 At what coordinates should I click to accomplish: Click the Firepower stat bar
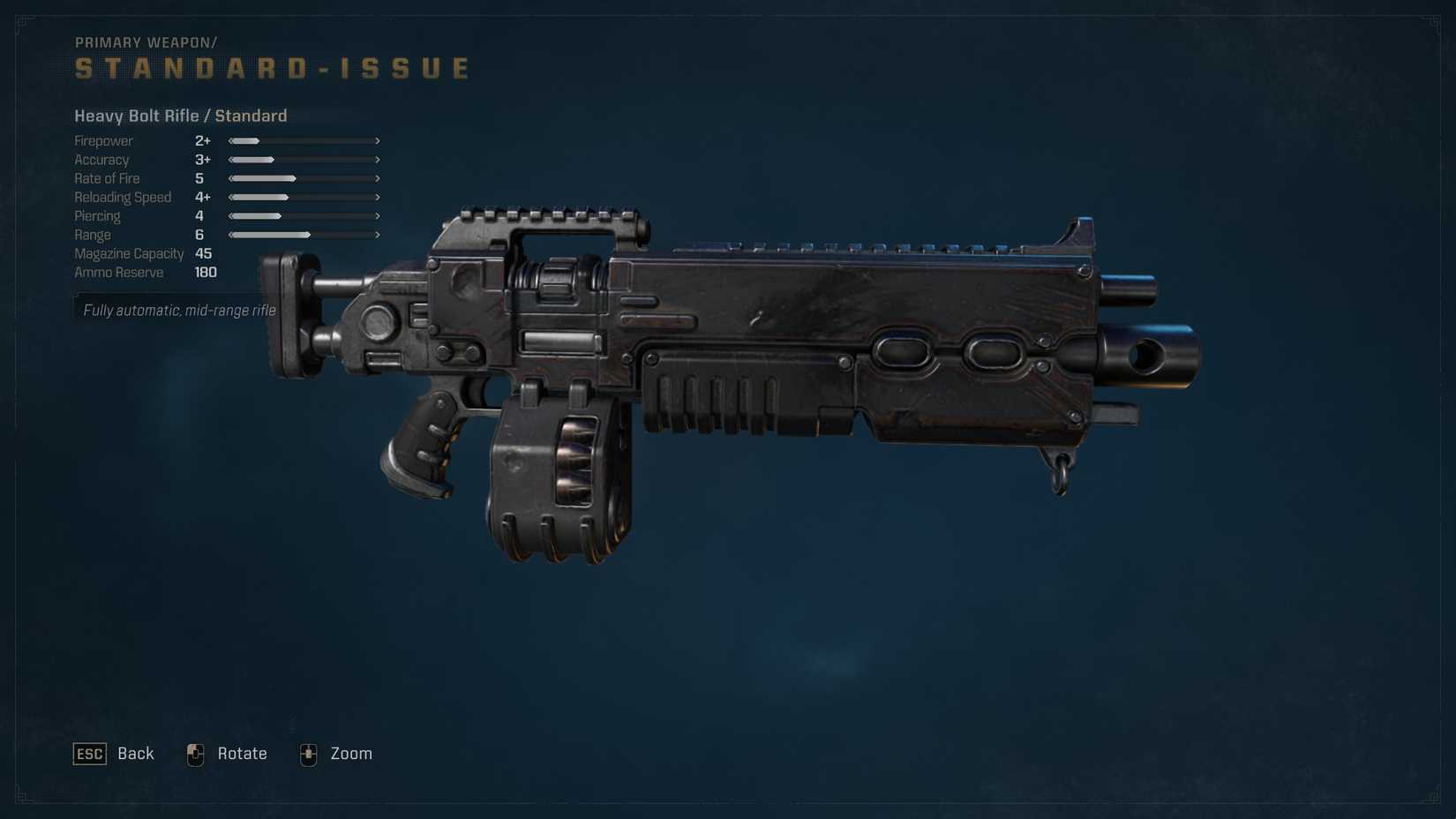tap(304, 140)
